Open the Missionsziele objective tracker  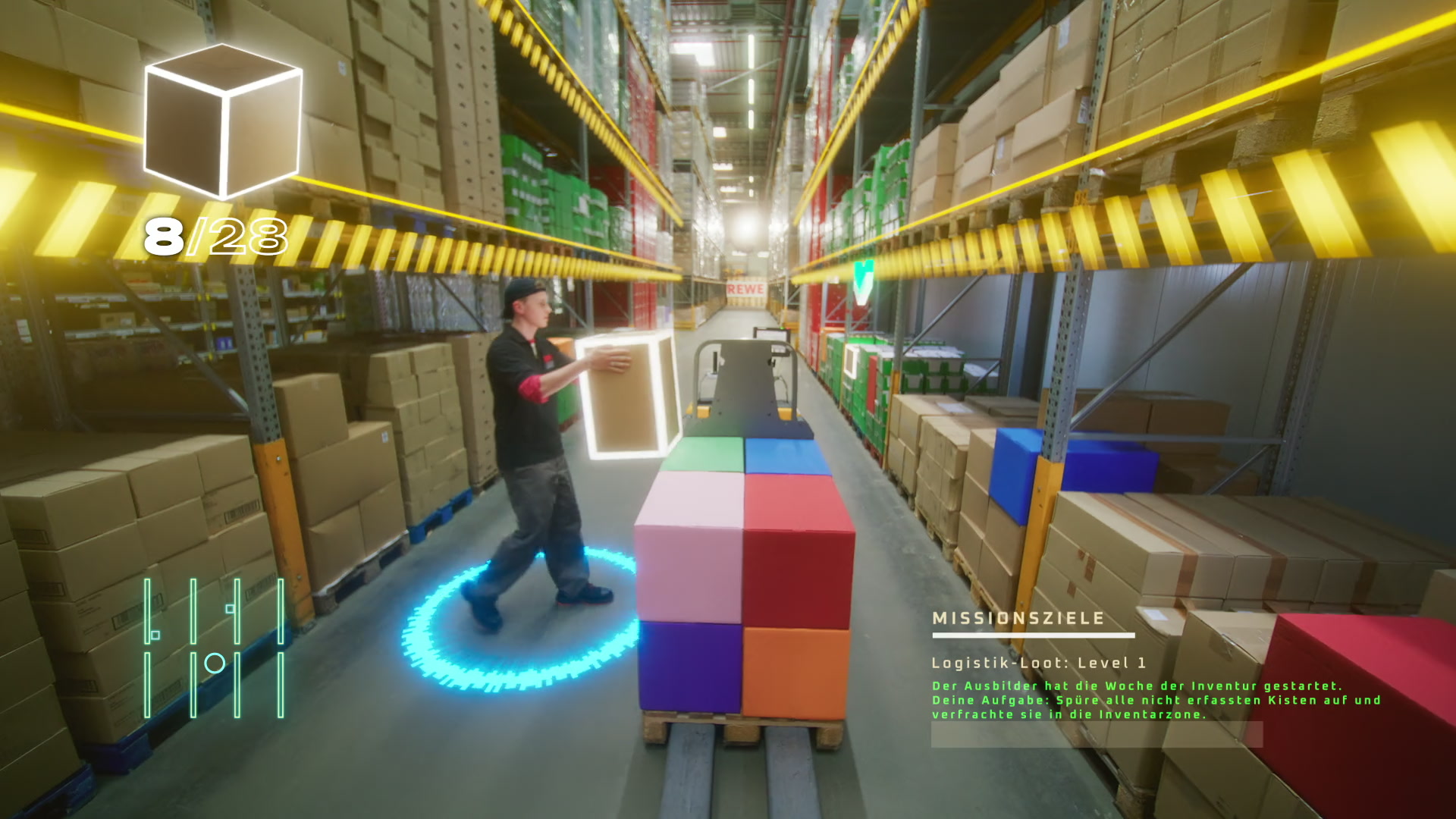click(x=1018, y=619)
